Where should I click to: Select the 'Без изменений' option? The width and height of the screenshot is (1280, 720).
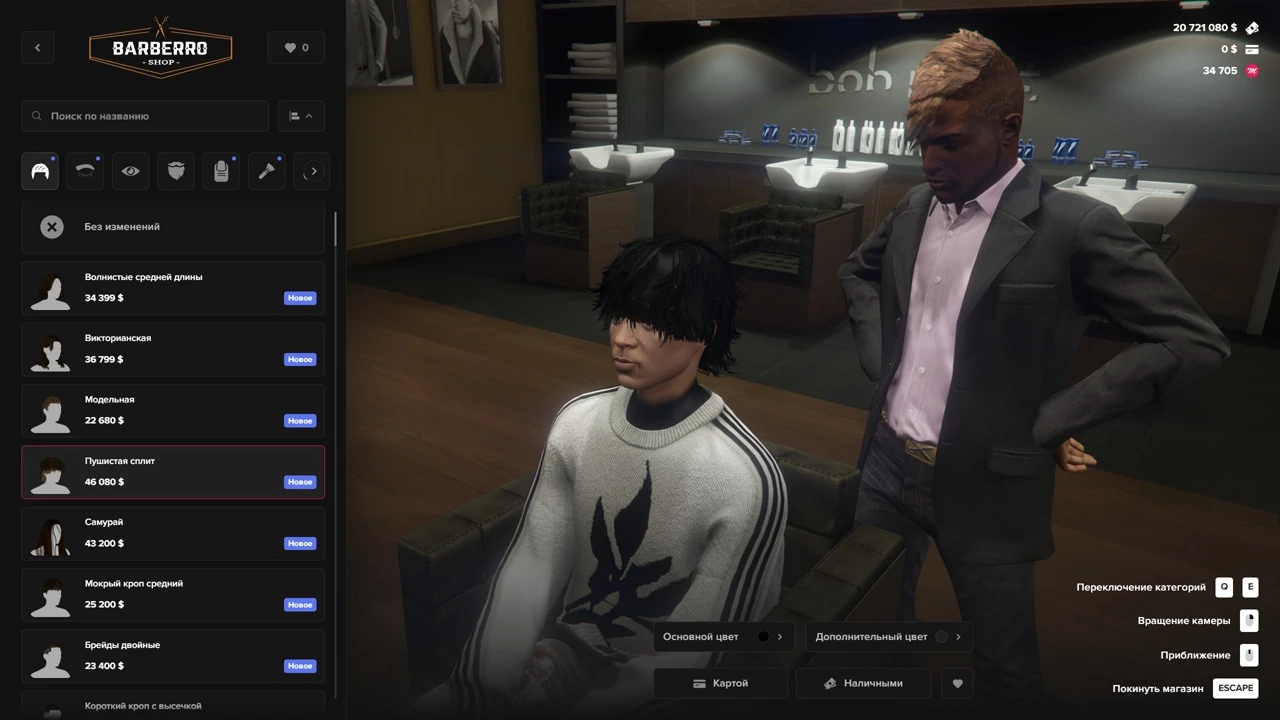[173, 227]
